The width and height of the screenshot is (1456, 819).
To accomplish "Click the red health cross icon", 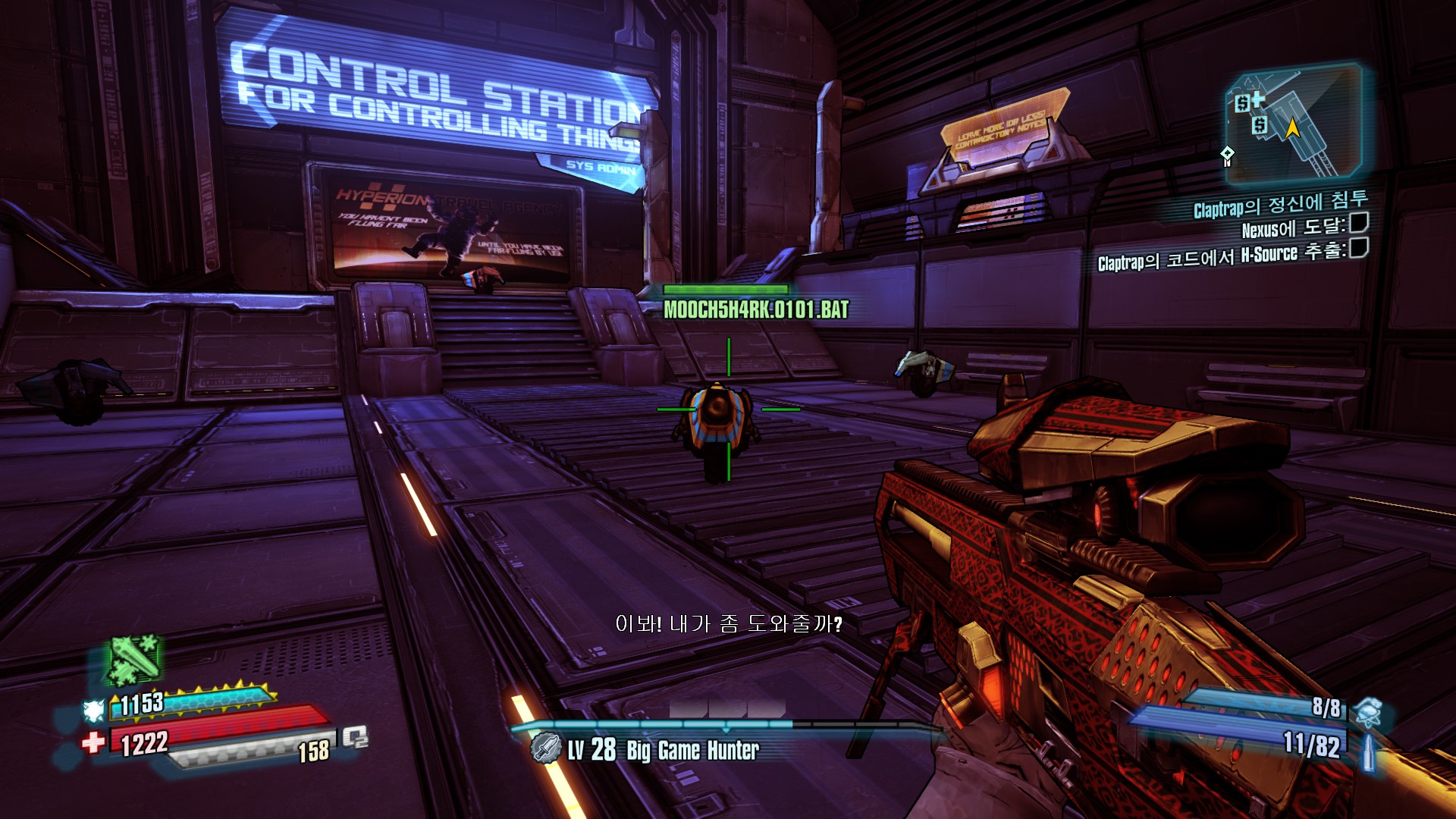I will (93, 742).
